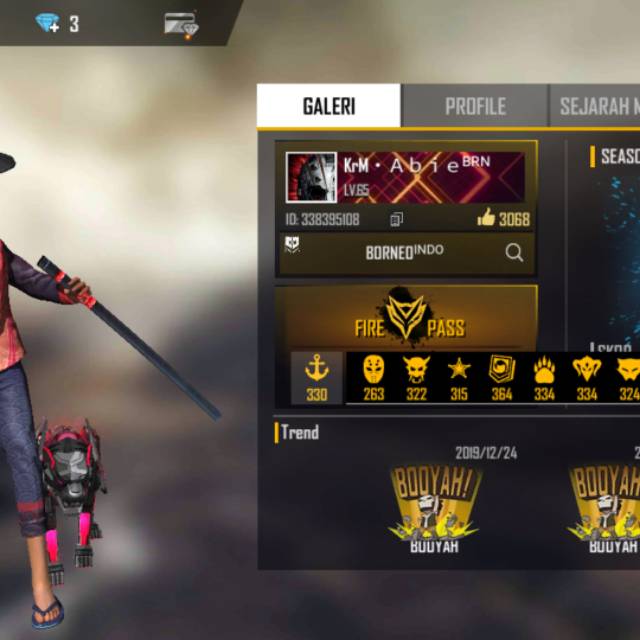Select the anchor badge showing 330

[x=317, y=377]
